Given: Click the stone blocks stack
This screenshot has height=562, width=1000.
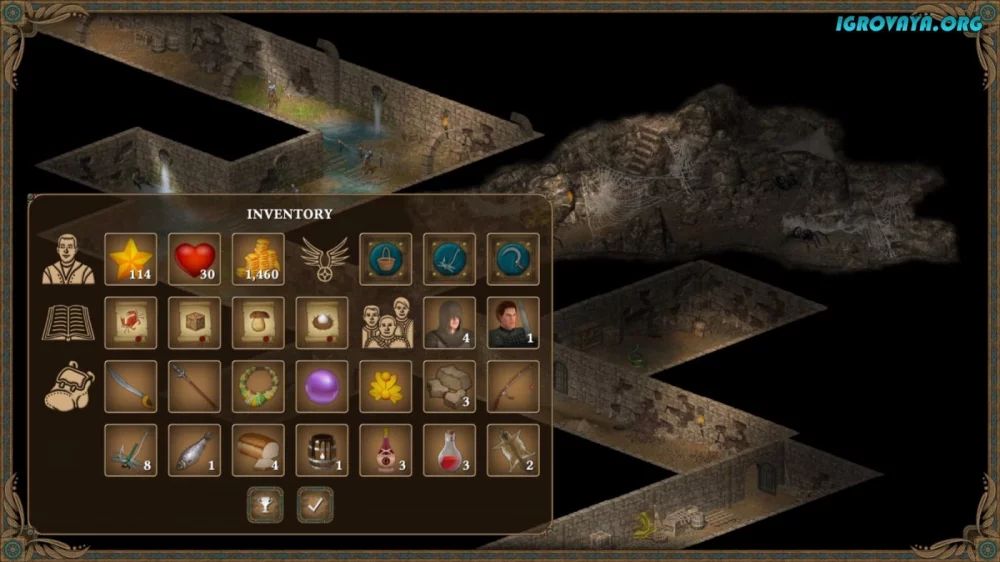Looking at the screenshot, I should 449,386.
